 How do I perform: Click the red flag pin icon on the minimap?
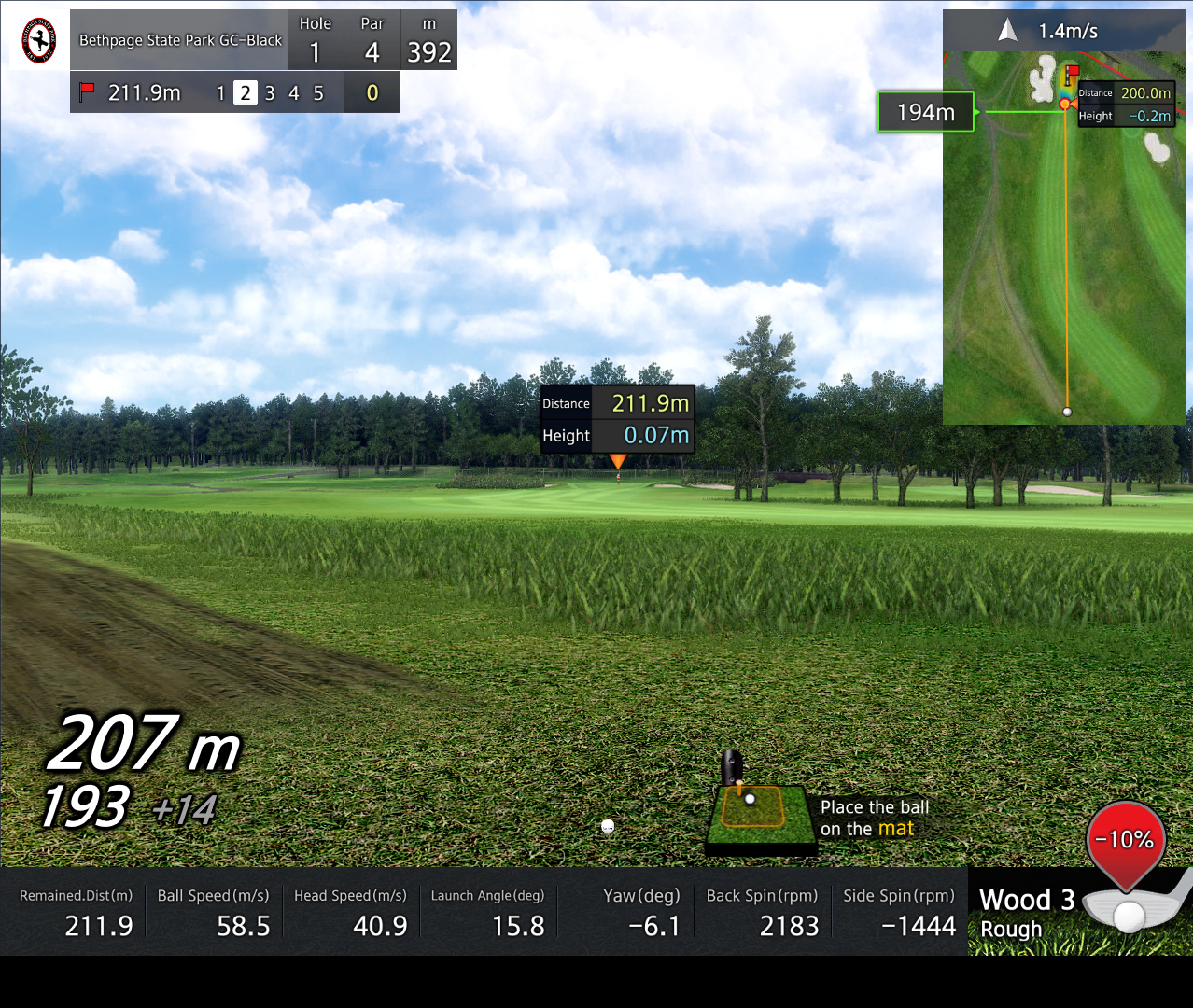(1072, 72)
